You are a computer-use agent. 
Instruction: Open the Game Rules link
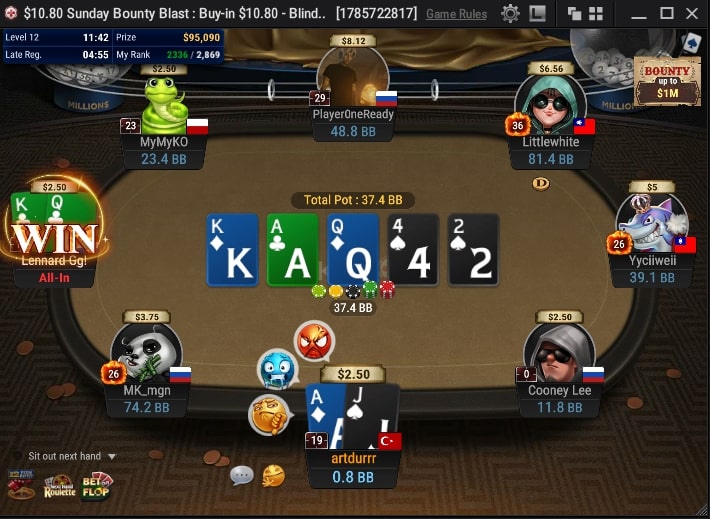[x=456, y=14]
